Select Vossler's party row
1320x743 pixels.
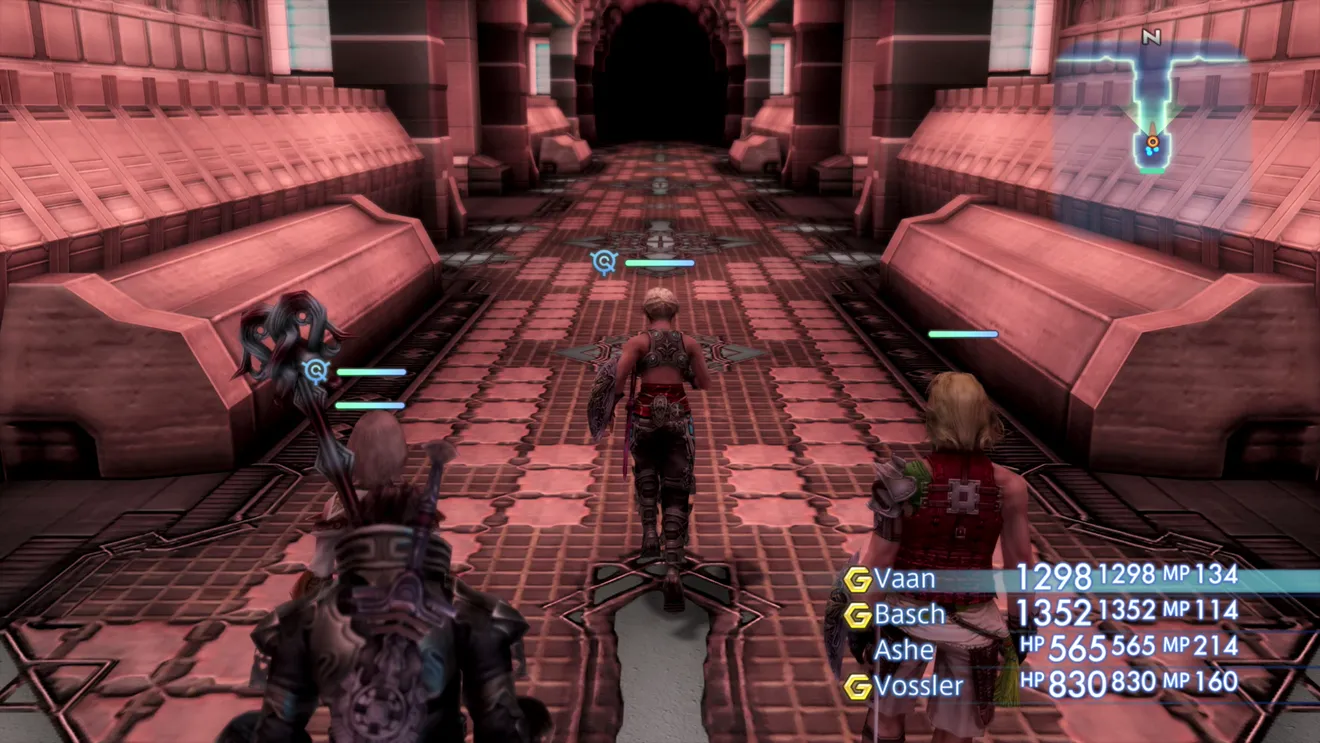(918, 686)
